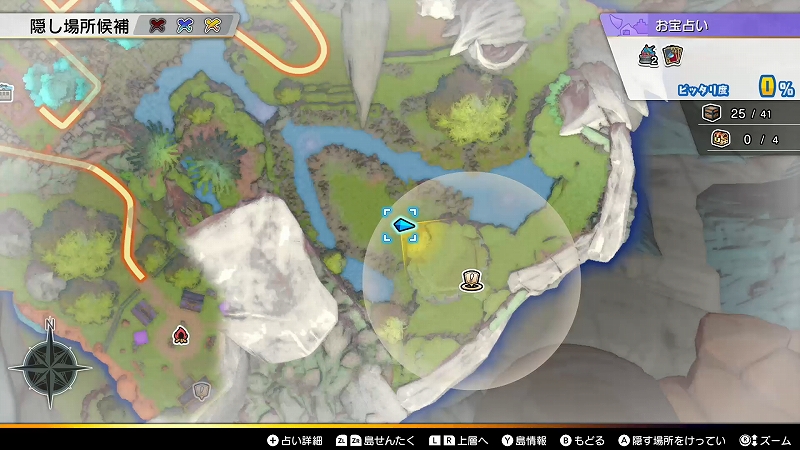The image size is (800, 450).
Task: Select the yellow X hiding spot marker
Action: [211, 24]
